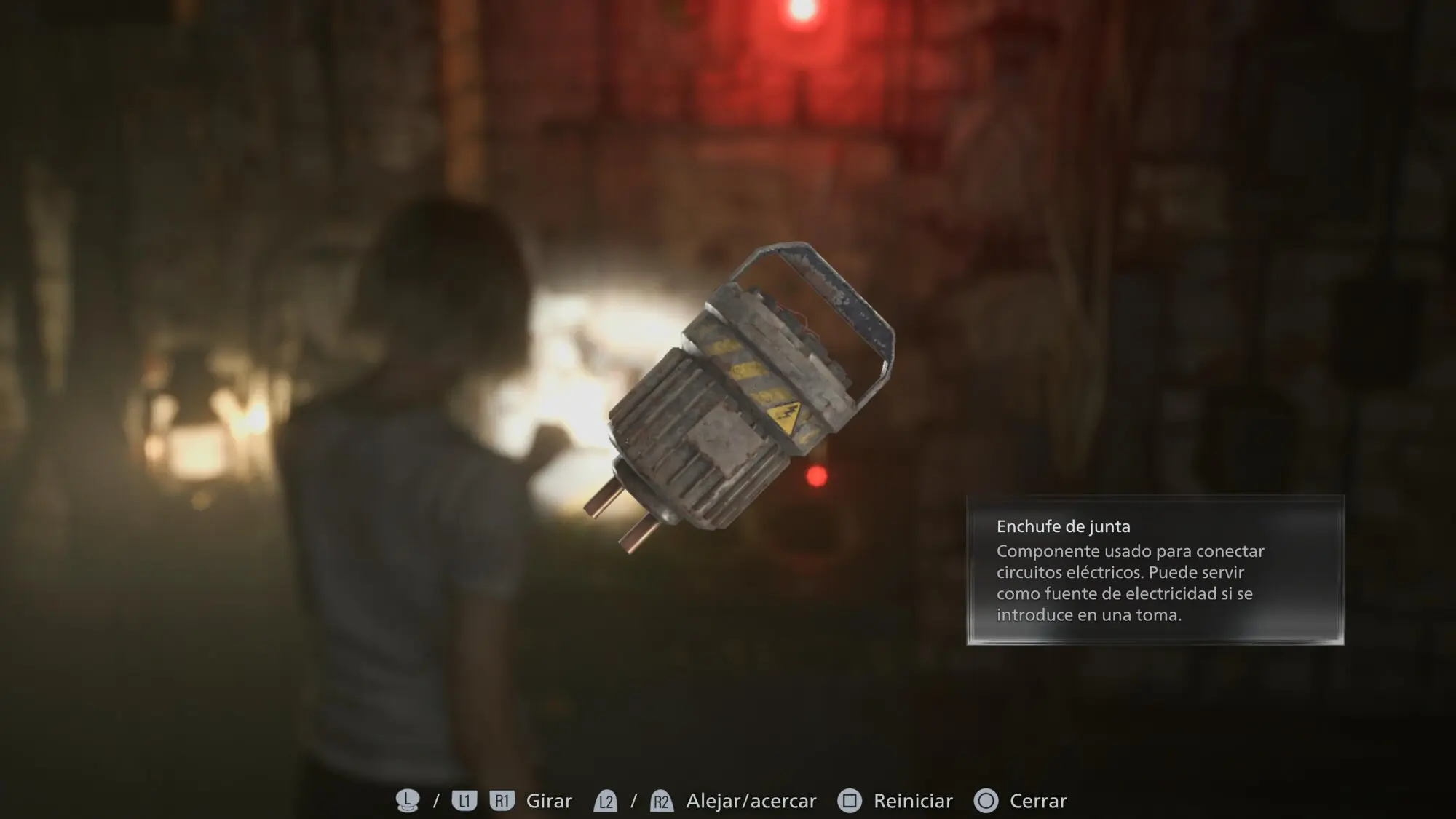Choose the Alejar/acercar zoom label
The width and height of the screenshot is (1456, 819).
click(x=751, y=801)
